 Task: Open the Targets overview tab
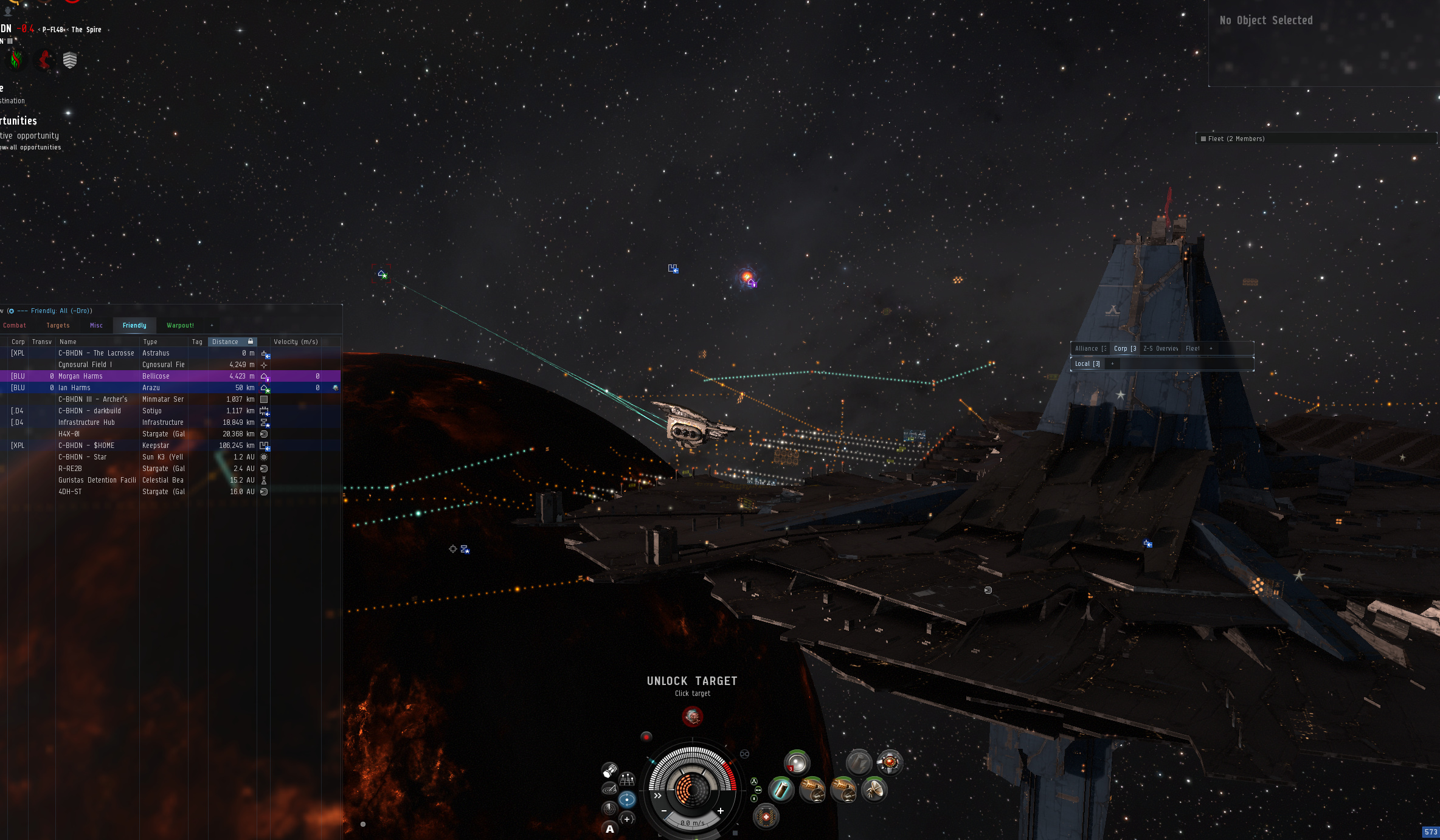click(x=58, y=326)
